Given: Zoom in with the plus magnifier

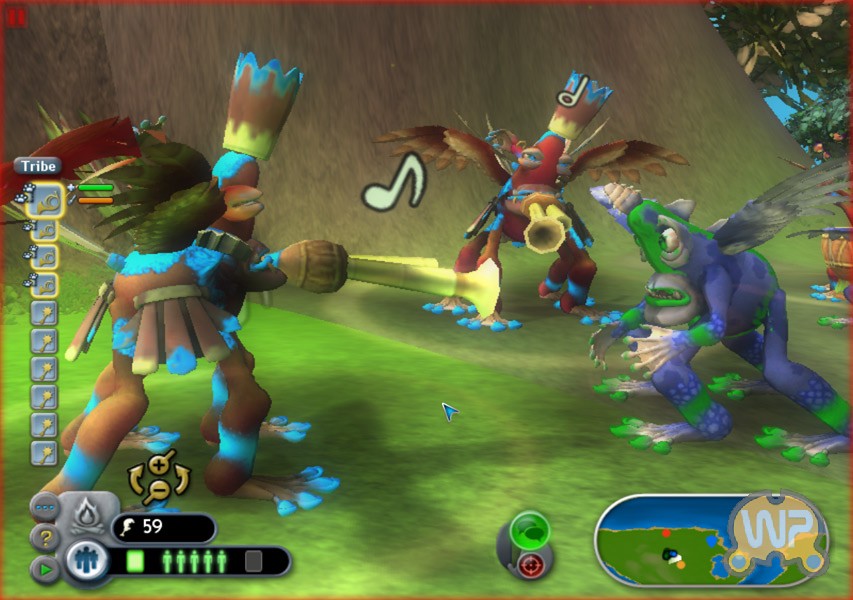Looking at the screenshot, I should click(x=159, y=464).
